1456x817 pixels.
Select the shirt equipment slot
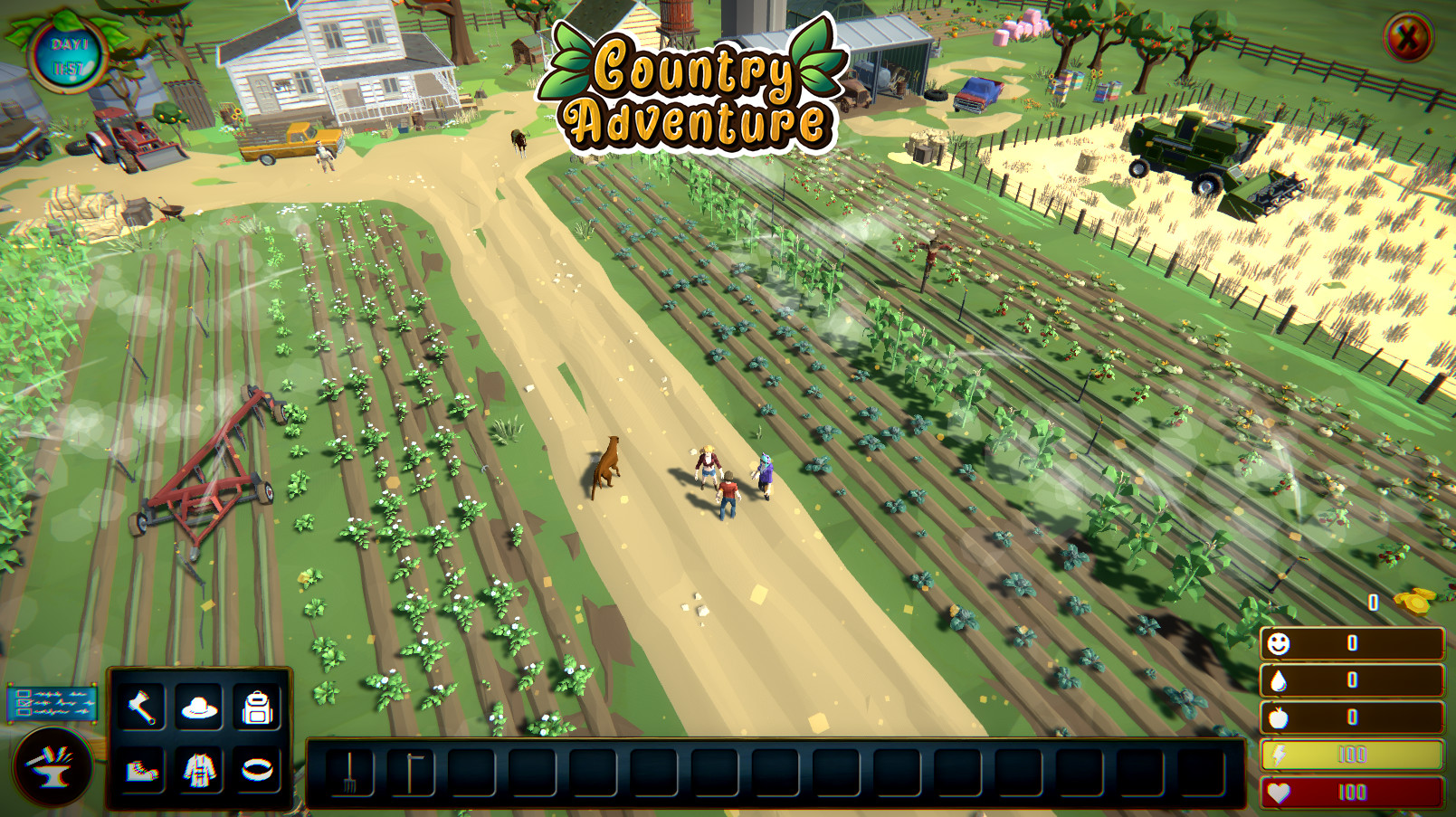[199, 769]
